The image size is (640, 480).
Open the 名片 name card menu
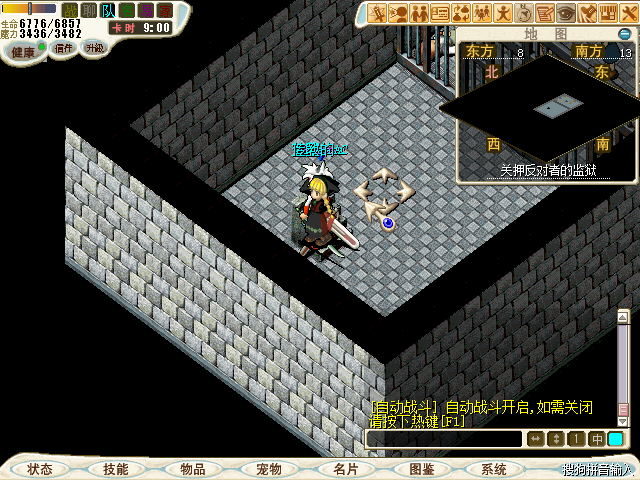(x=345, y=469)
